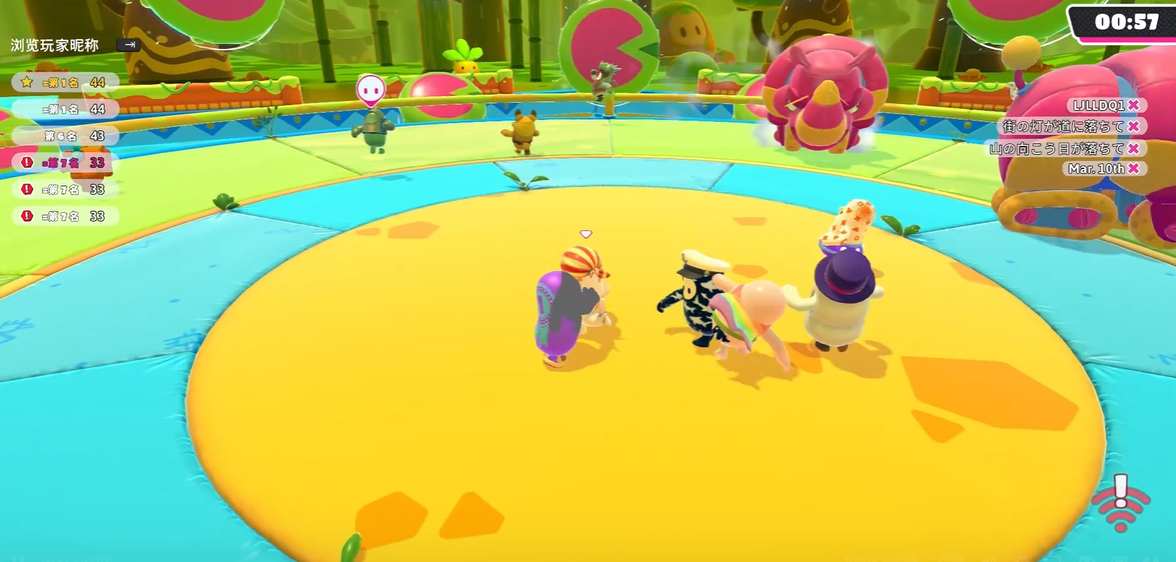
Task: Select the 第6名 leaderboard row
Action: coord(66,135)
